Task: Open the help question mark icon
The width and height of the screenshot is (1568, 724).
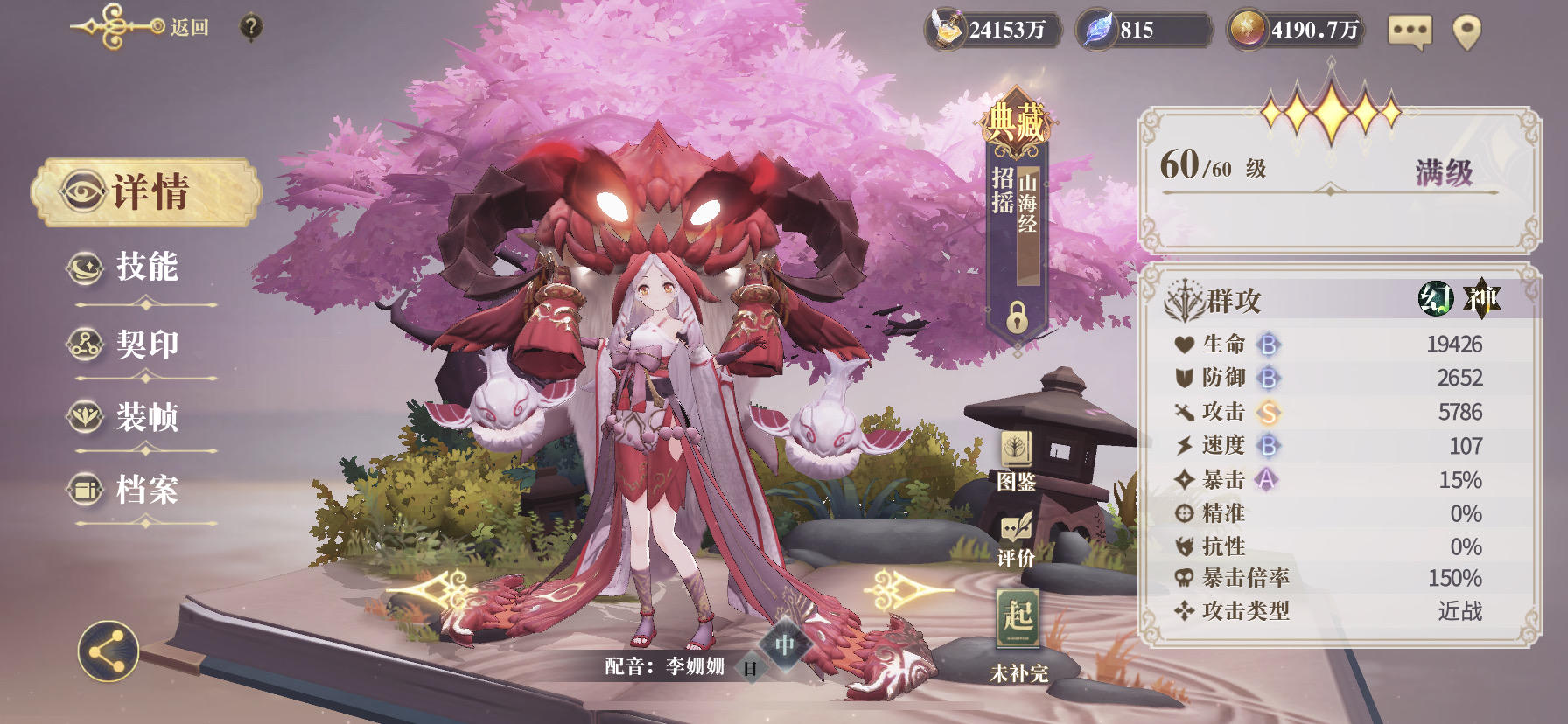Action: pyautogui.click(x=250, y=25)
